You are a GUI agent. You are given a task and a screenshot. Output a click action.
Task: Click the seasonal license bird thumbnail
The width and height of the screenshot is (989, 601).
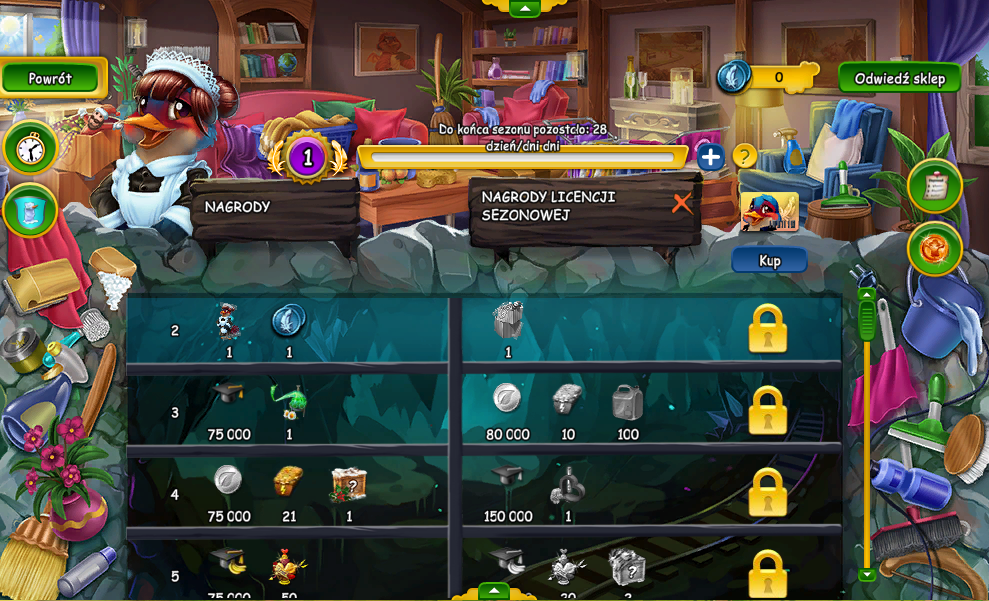click(x=769, y=212)
